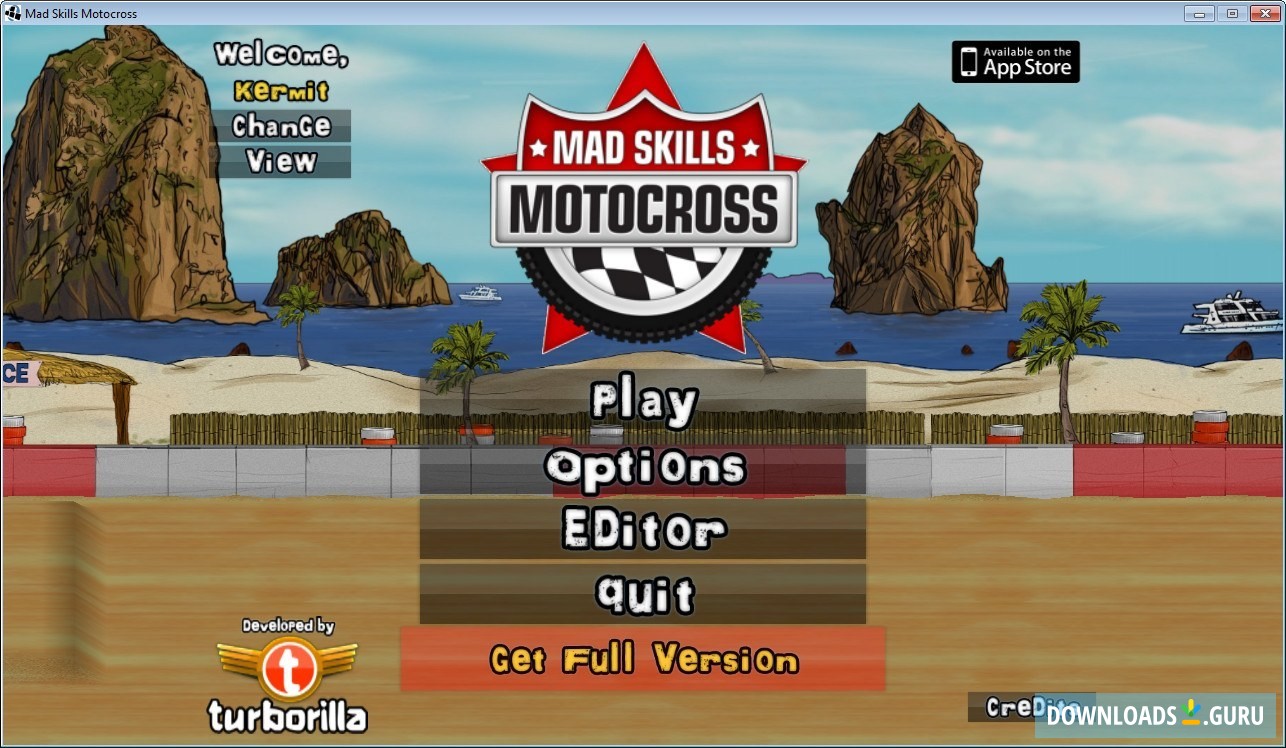Click the Get Full Version banner
Screen dimensions: 1286x748
click(x=643, y=660)
